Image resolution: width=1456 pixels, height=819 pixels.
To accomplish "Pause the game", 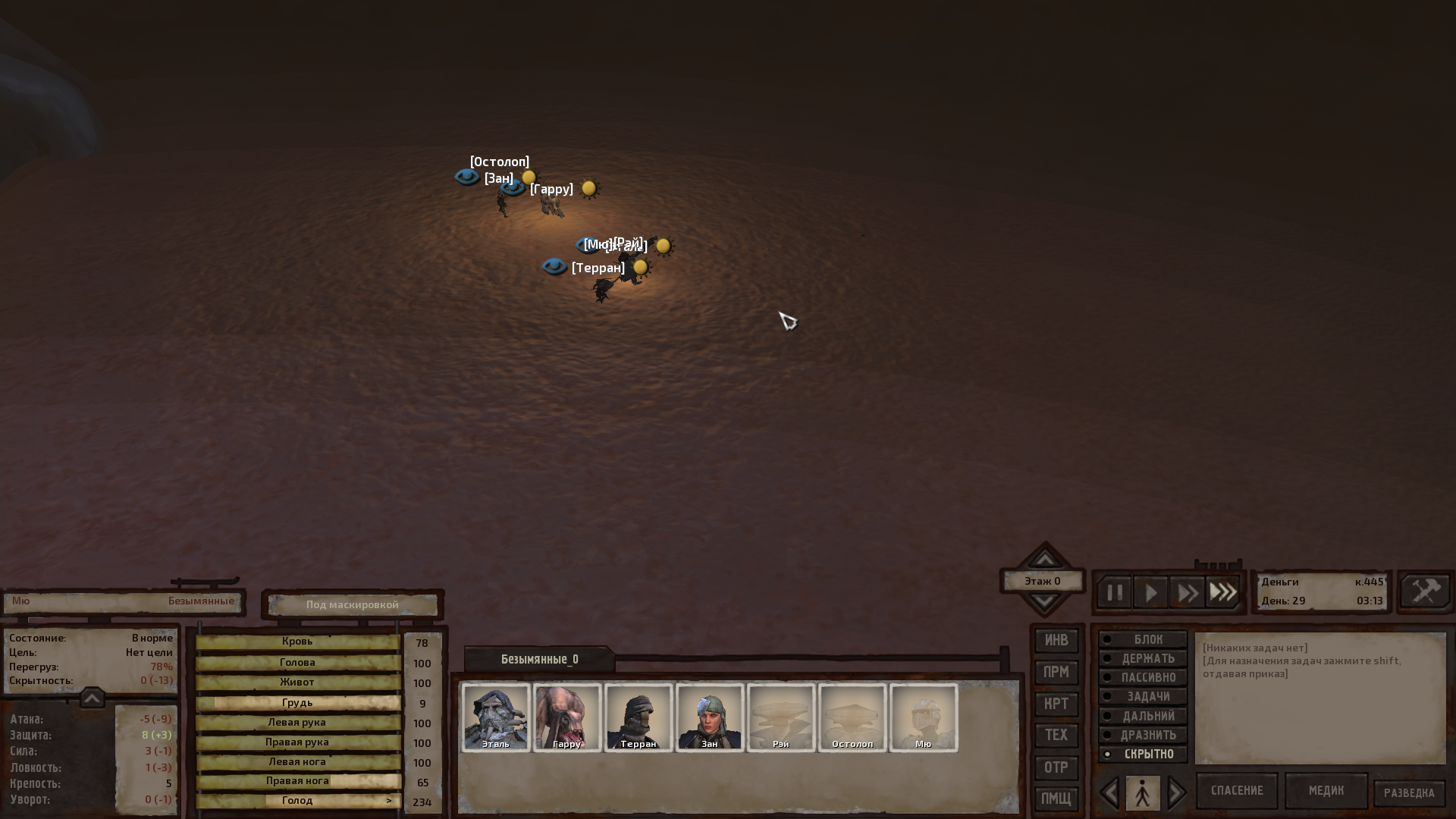I will coord(1115,592).
